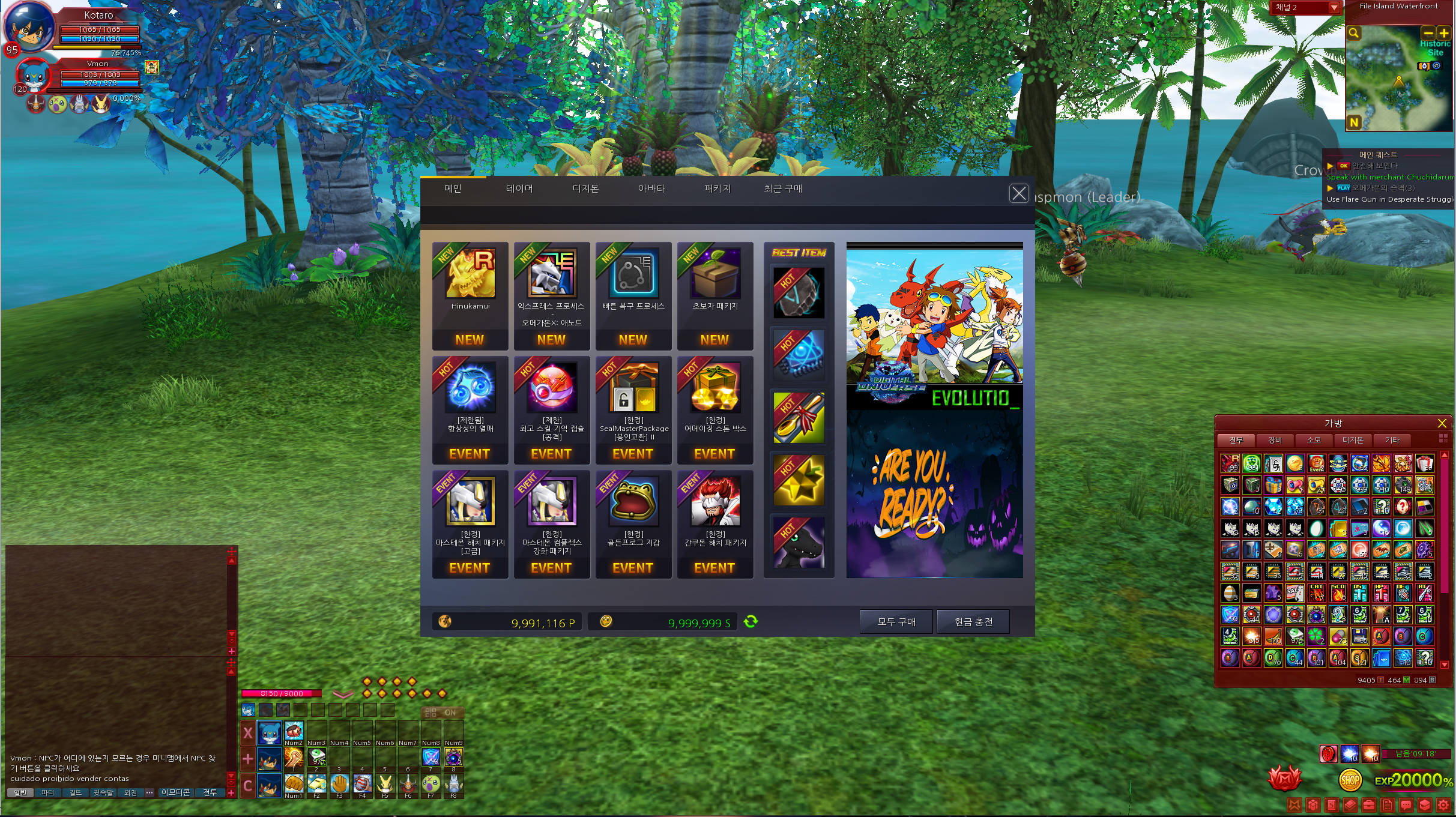Click the 현금 충전 button
Viewport: 1456px width, 817px height.
coord(973,622)
